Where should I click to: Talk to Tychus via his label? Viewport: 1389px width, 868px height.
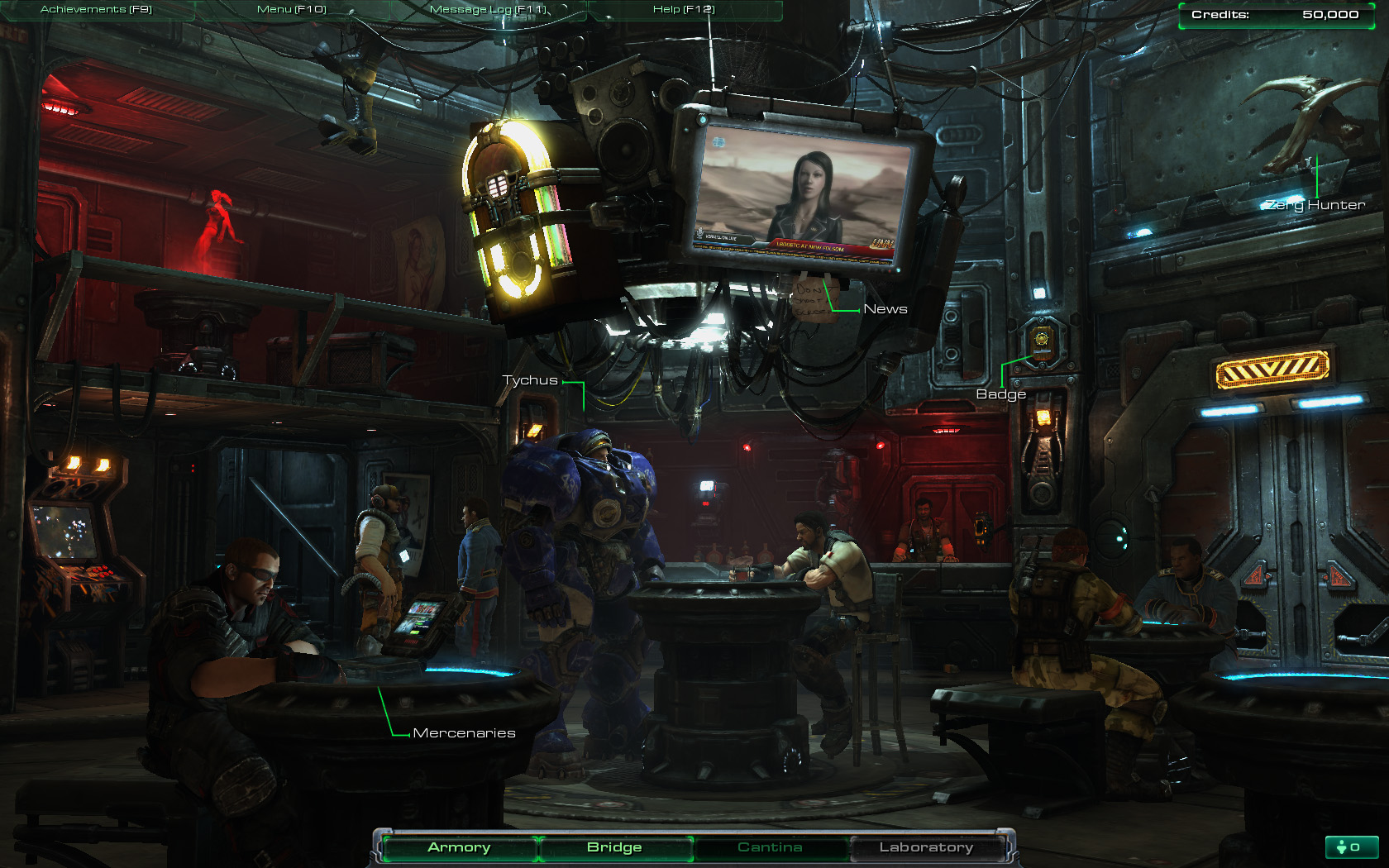coord(530,380)
